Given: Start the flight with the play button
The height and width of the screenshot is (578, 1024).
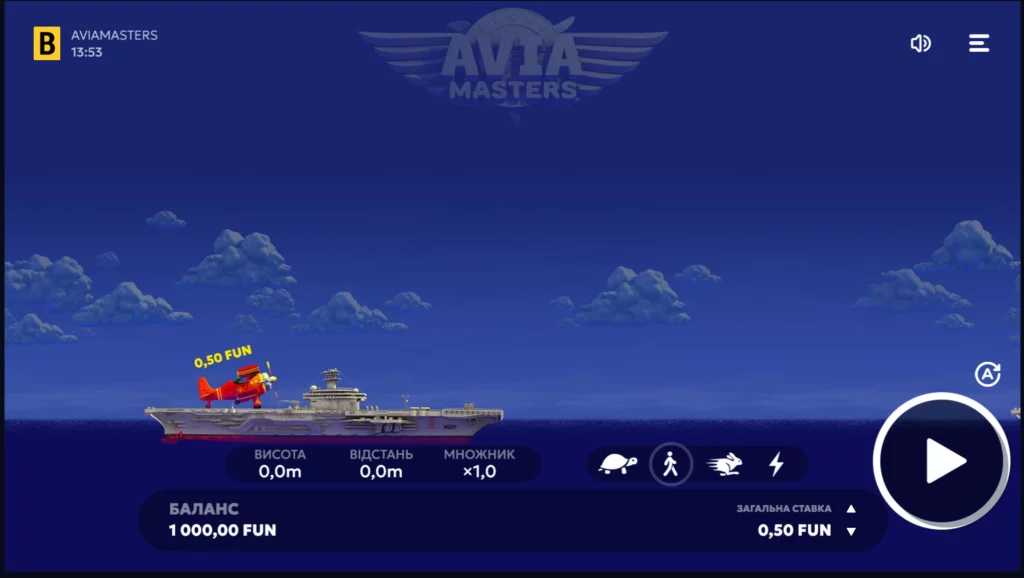Looking at the screenshot, I should tap(942, 461).
